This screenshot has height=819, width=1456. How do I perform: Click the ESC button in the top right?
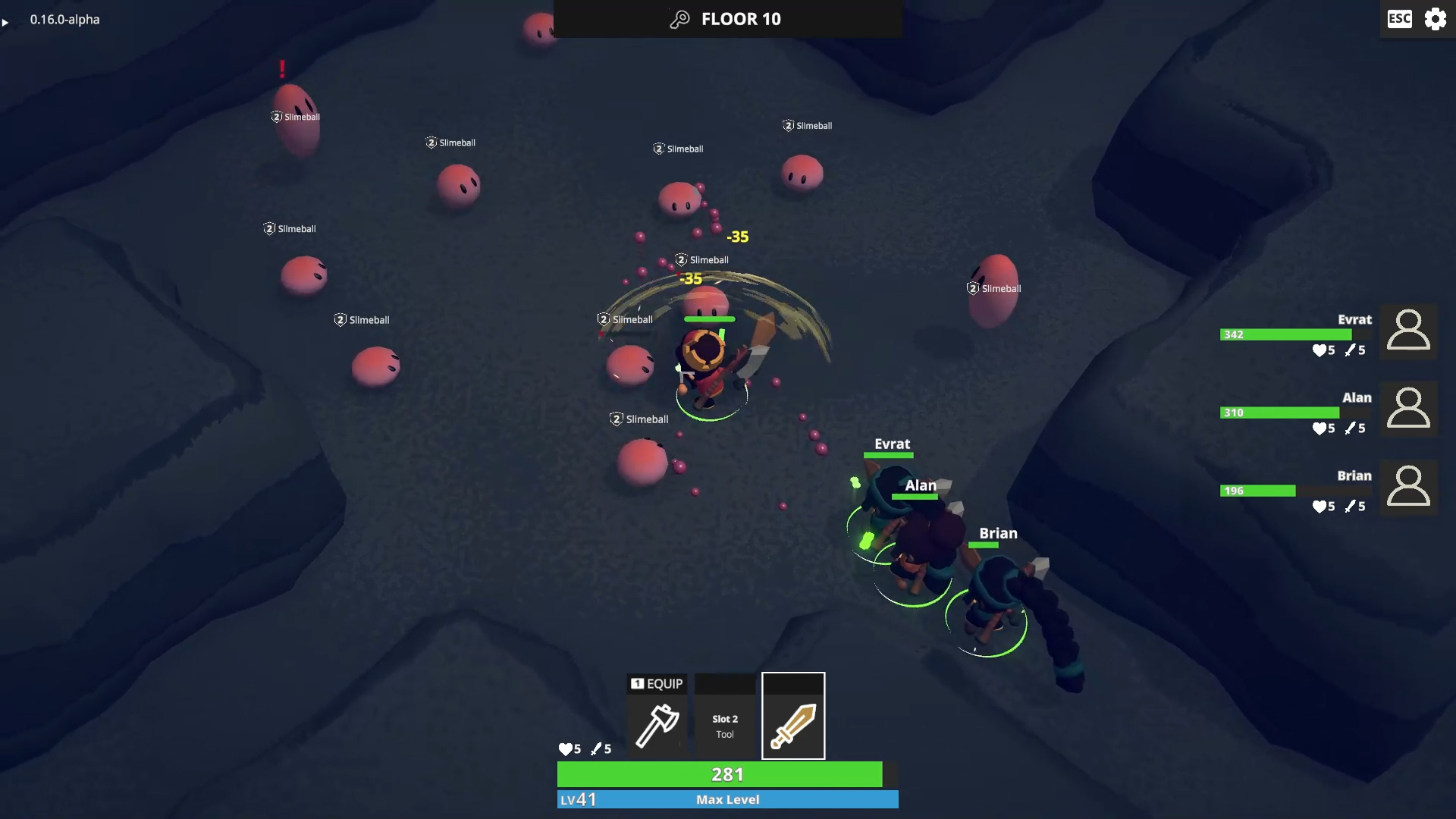(x=1398, y=19)
